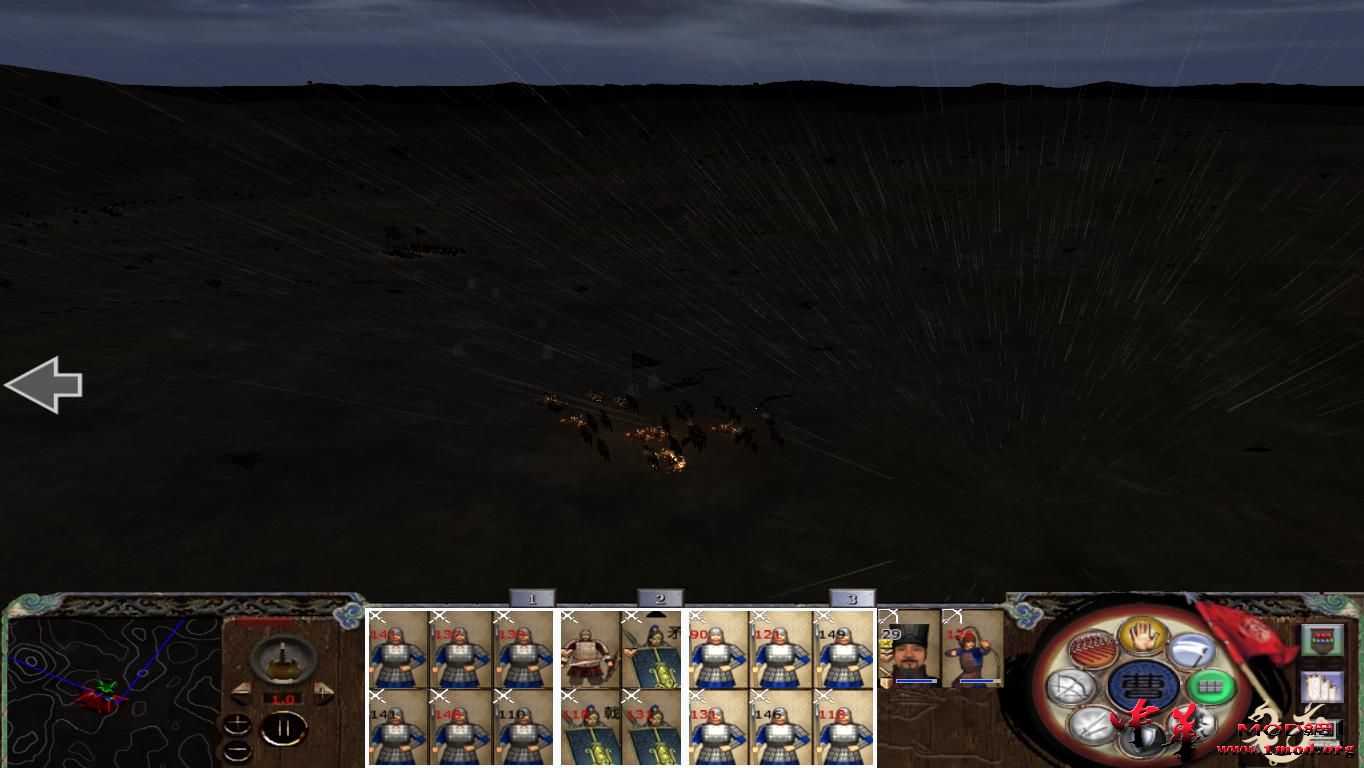Select unit group tab 2
The height and width of the screenshot is (768, 1364).
pos(659,597)
